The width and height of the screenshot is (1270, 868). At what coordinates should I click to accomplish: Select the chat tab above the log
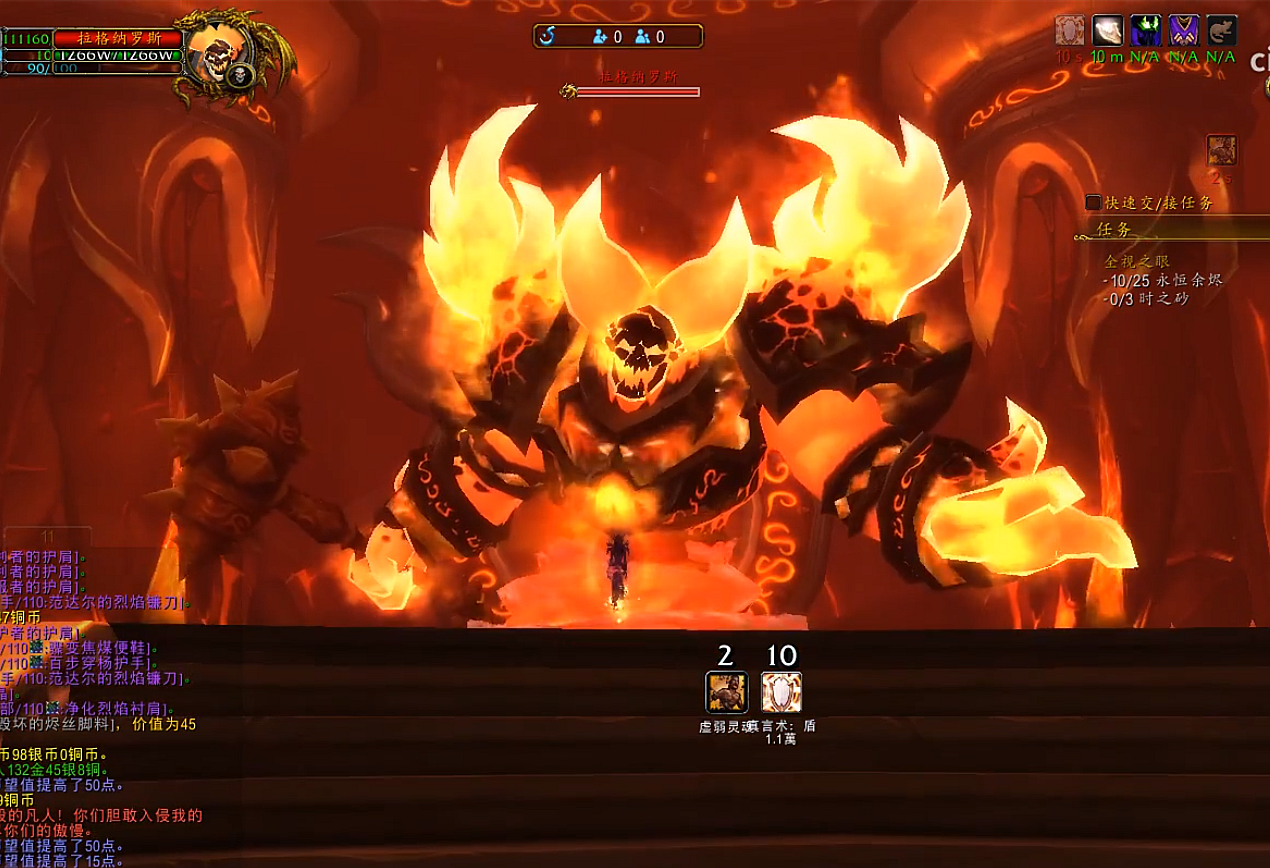[47, 536]
